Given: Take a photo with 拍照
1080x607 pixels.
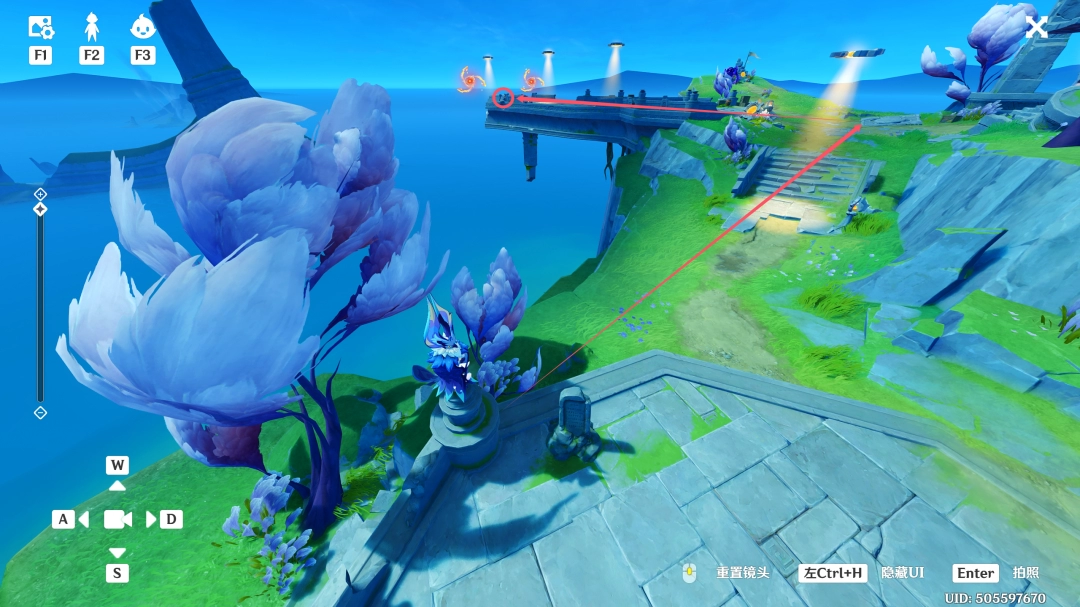Looking at the screenshot, I should [1025, 573].
